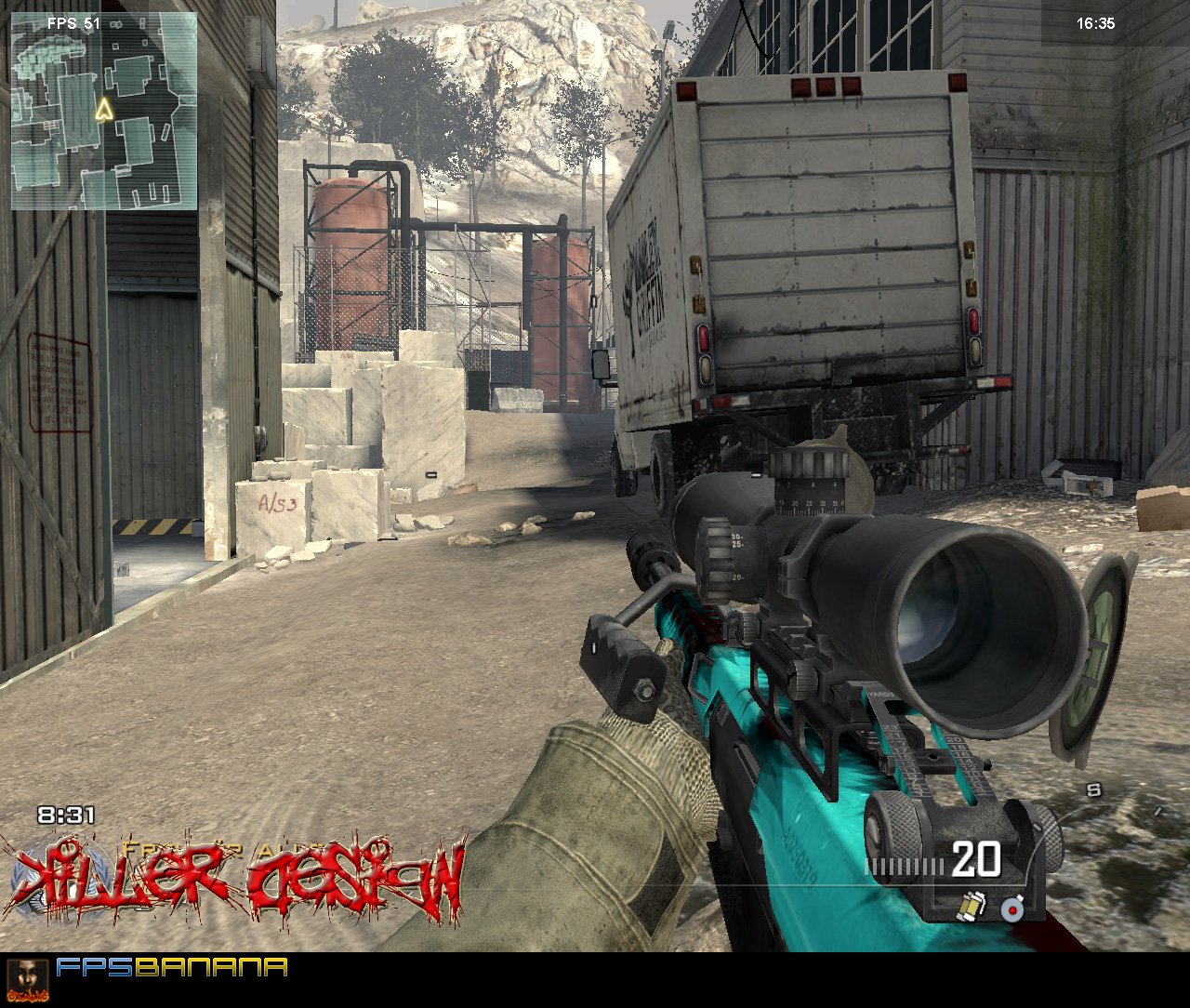The image size is (1190, 1008).
Task: Click the frag grenade equipment icon
Action: point(1011,910)
